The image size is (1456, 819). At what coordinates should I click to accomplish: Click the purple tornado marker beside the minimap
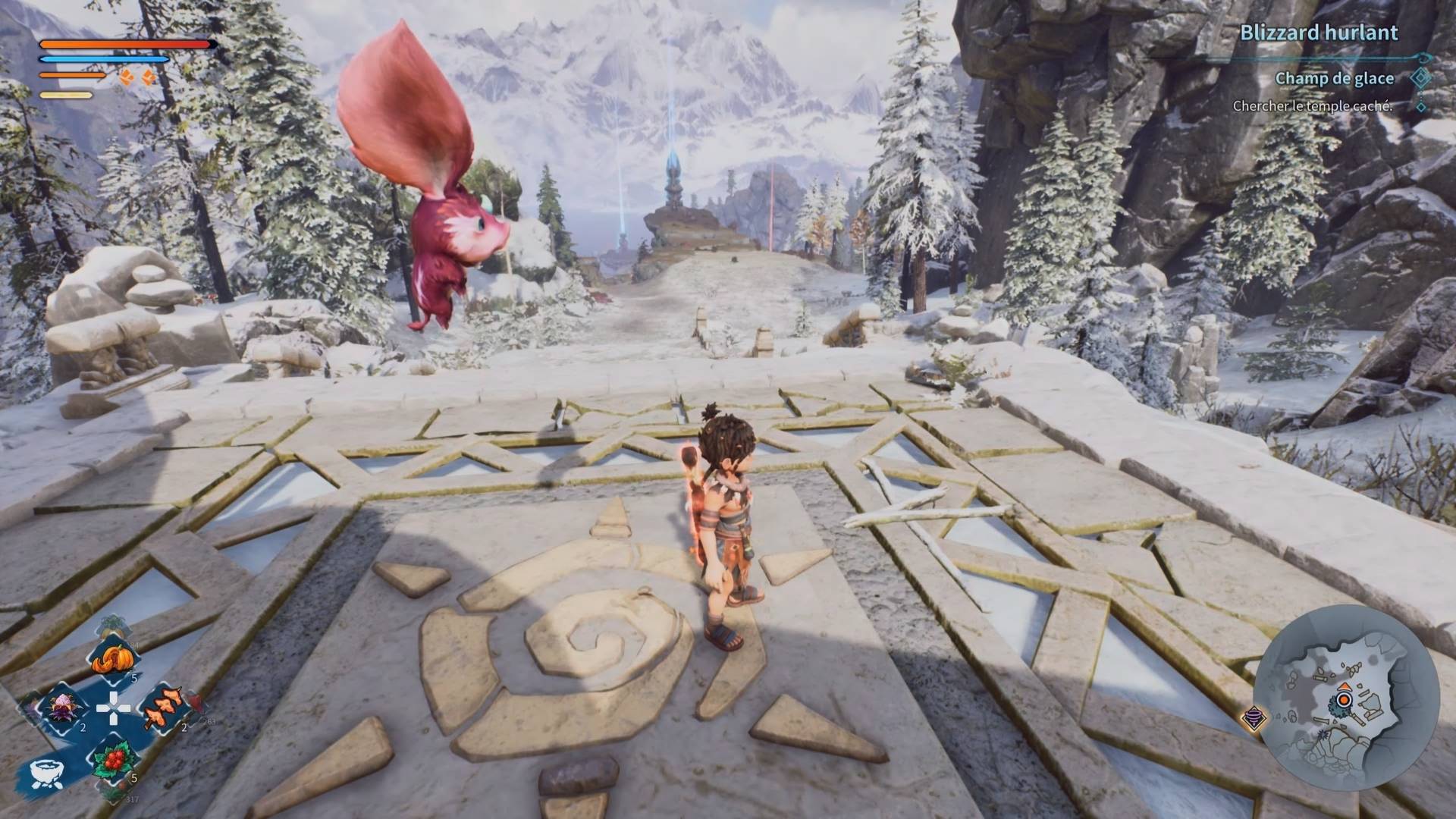1255,717
